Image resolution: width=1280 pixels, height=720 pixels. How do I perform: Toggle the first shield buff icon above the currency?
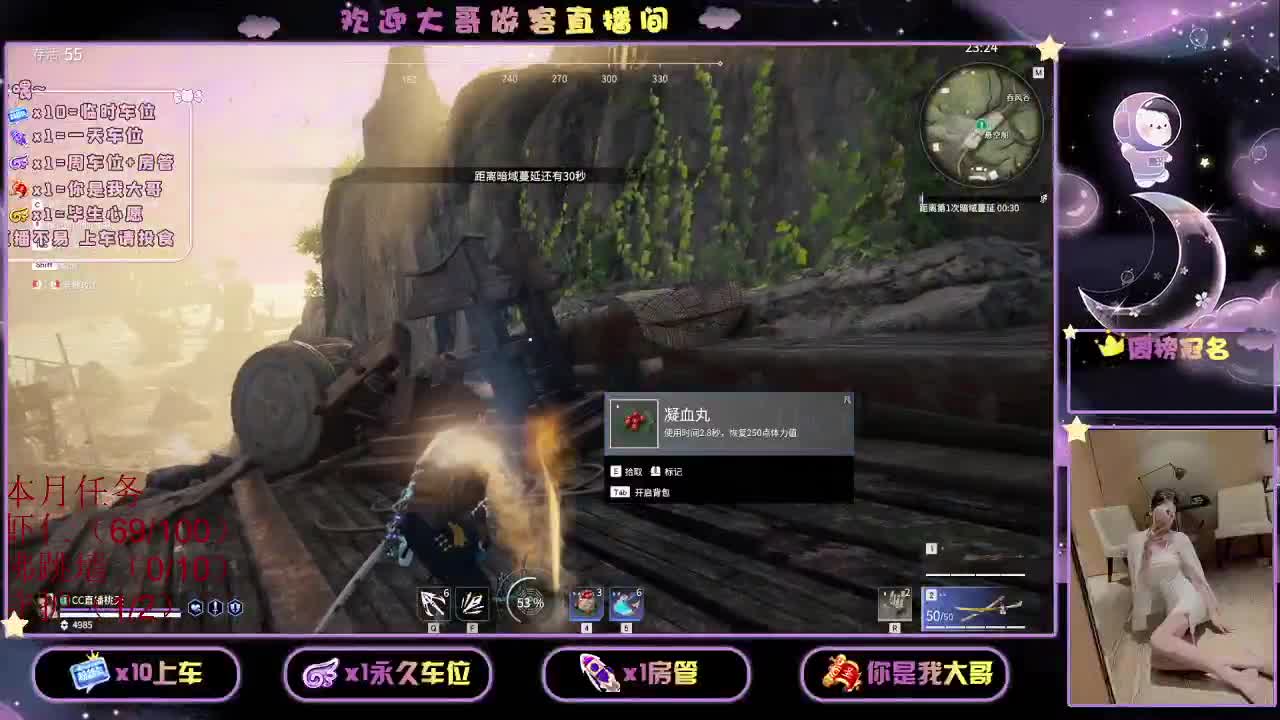(x=196, y=605)
